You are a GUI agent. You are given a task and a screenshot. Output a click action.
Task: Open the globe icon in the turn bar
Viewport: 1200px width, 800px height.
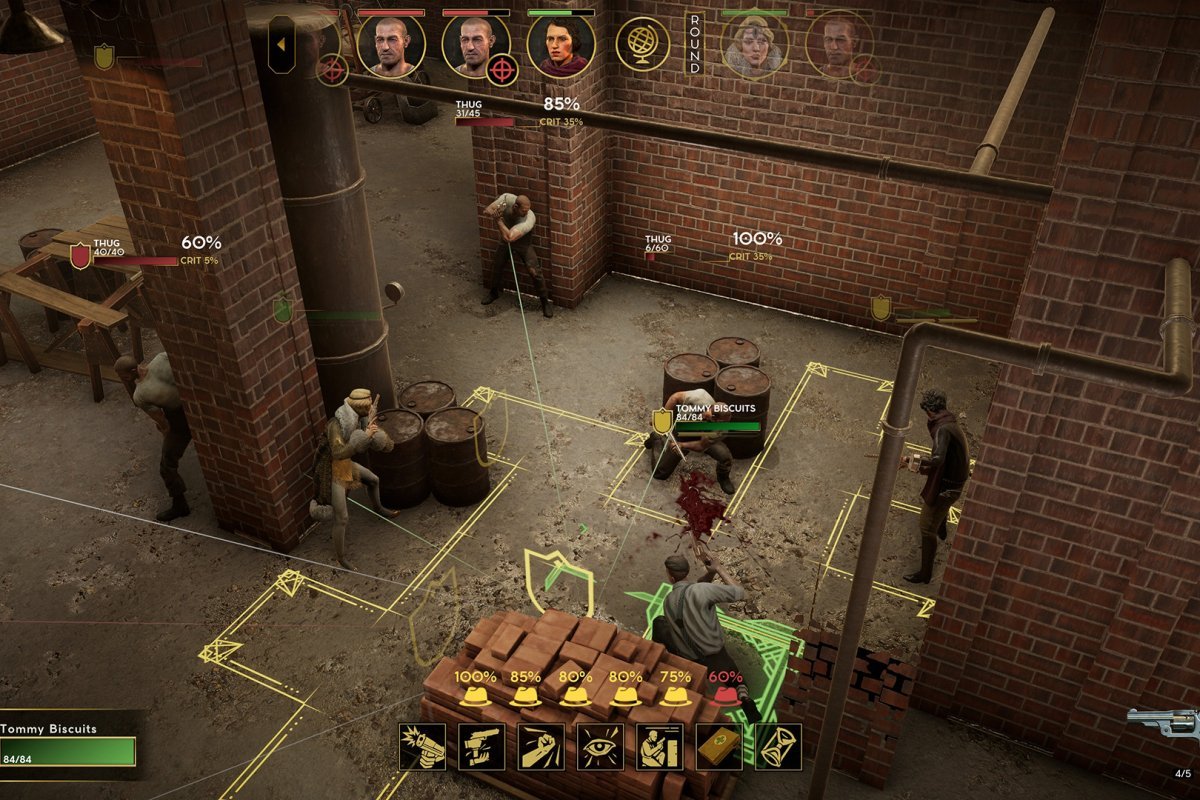[643, 45]
